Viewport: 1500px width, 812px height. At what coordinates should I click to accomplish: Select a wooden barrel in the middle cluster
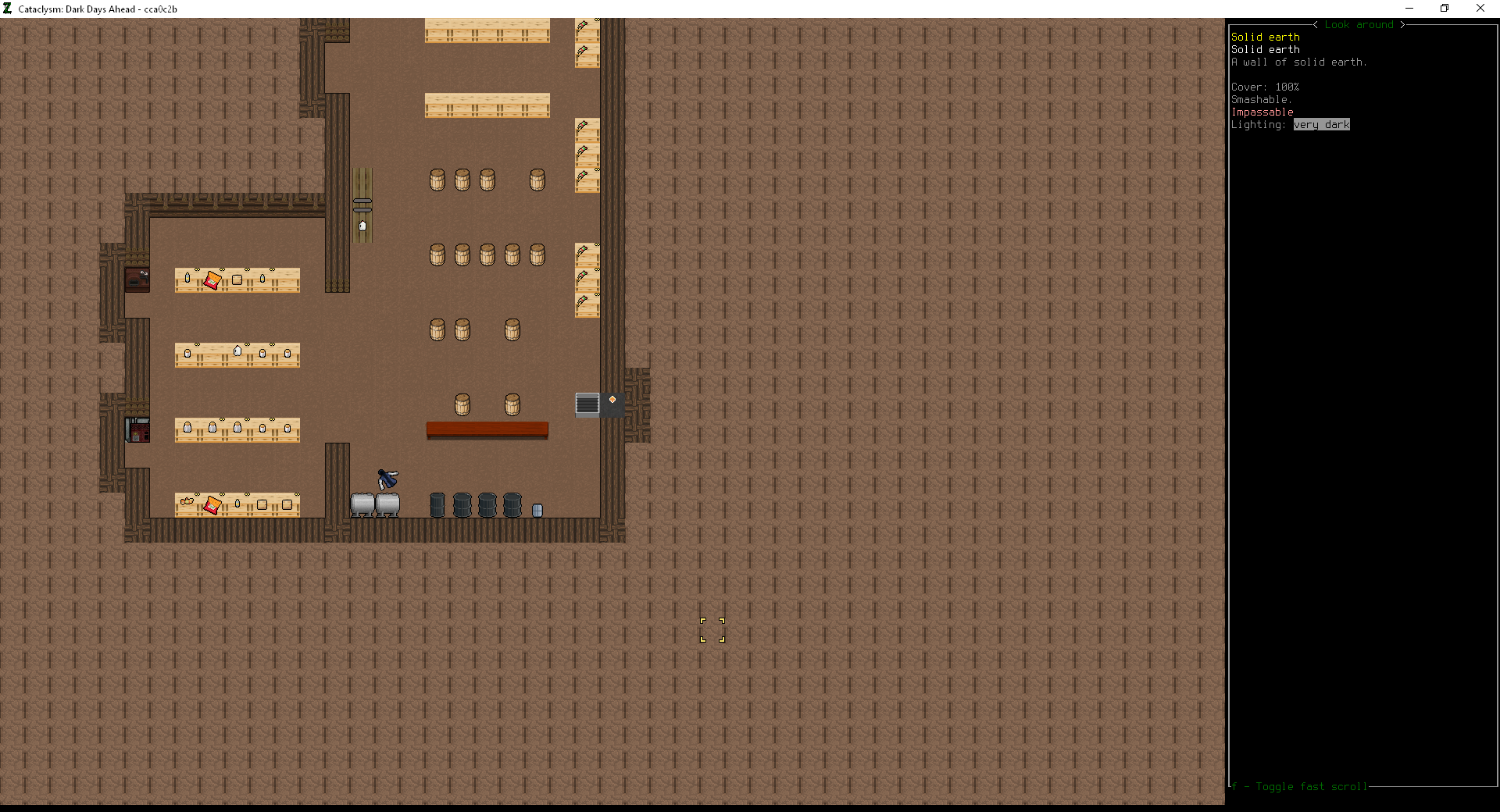[486, 255]
